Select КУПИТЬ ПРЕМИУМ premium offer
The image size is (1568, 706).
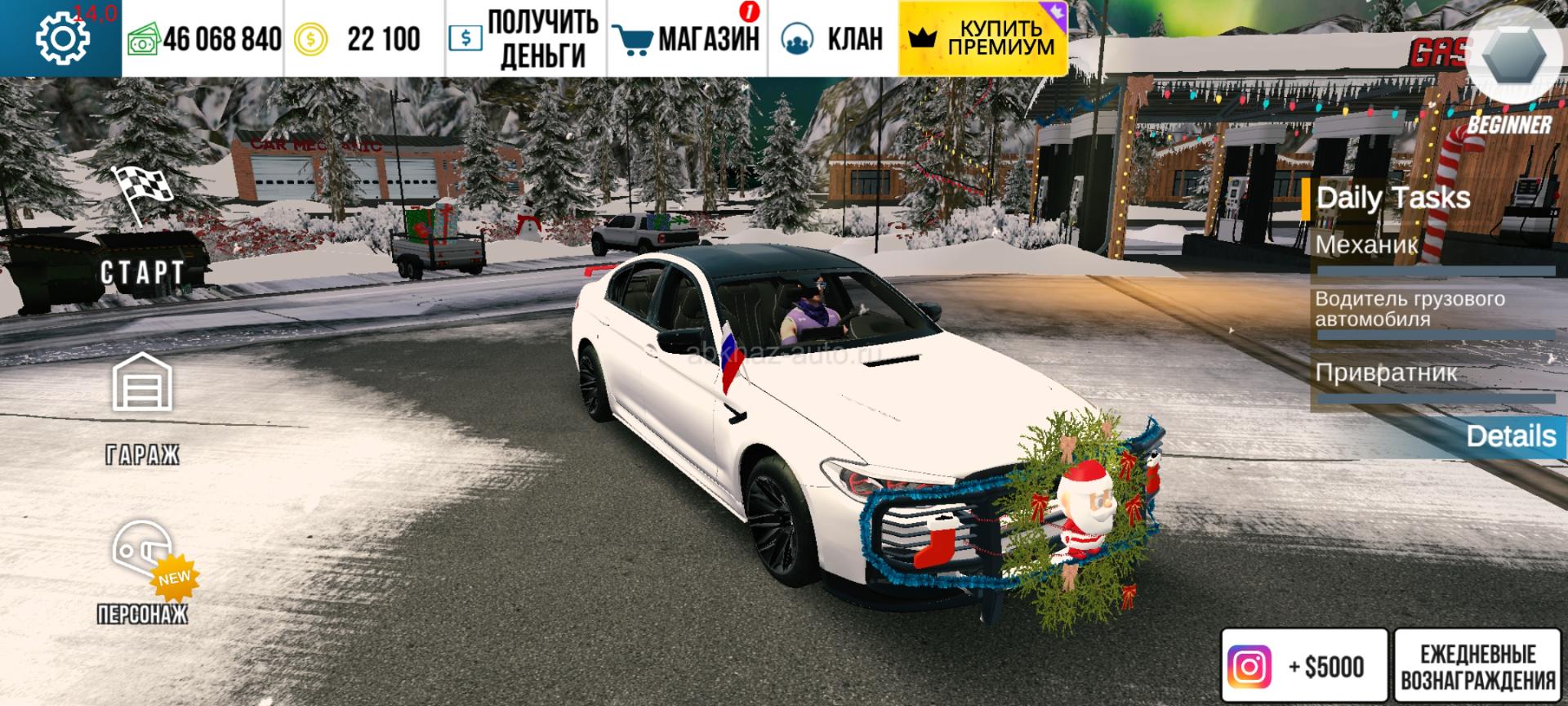(982, 38)
